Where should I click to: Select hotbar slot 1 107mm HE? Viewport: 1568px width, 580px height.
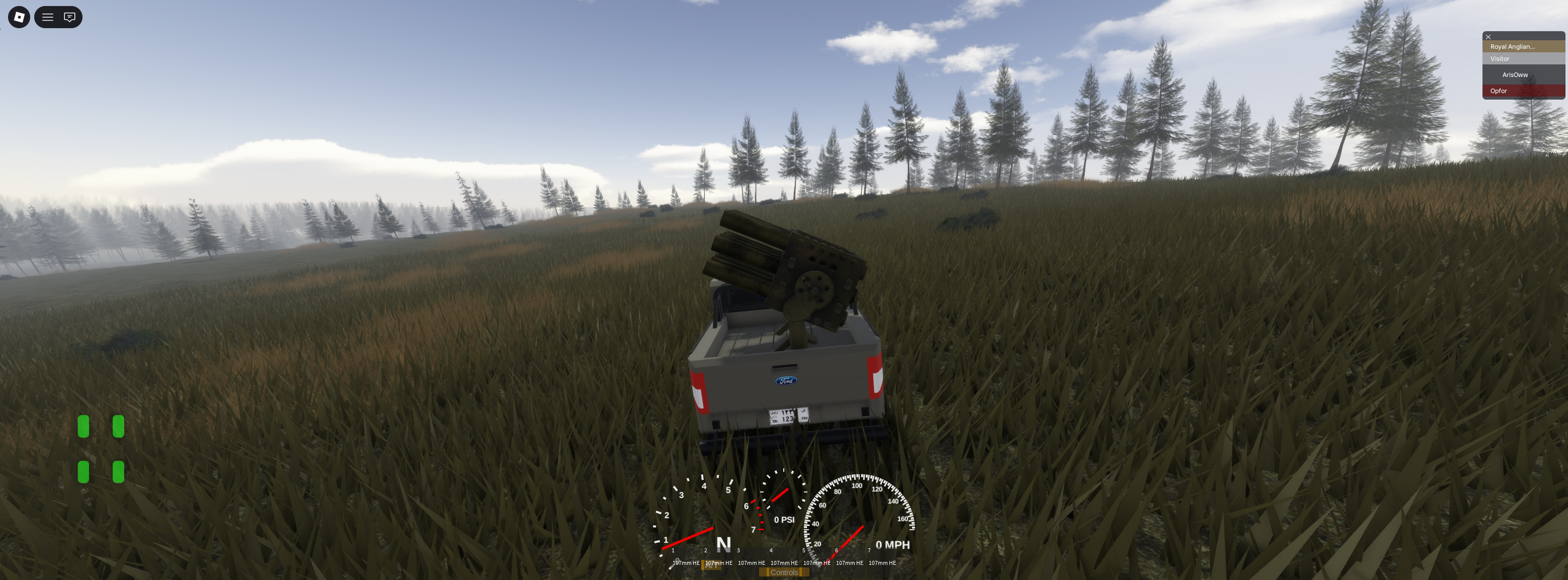click(x=686, y=559)
